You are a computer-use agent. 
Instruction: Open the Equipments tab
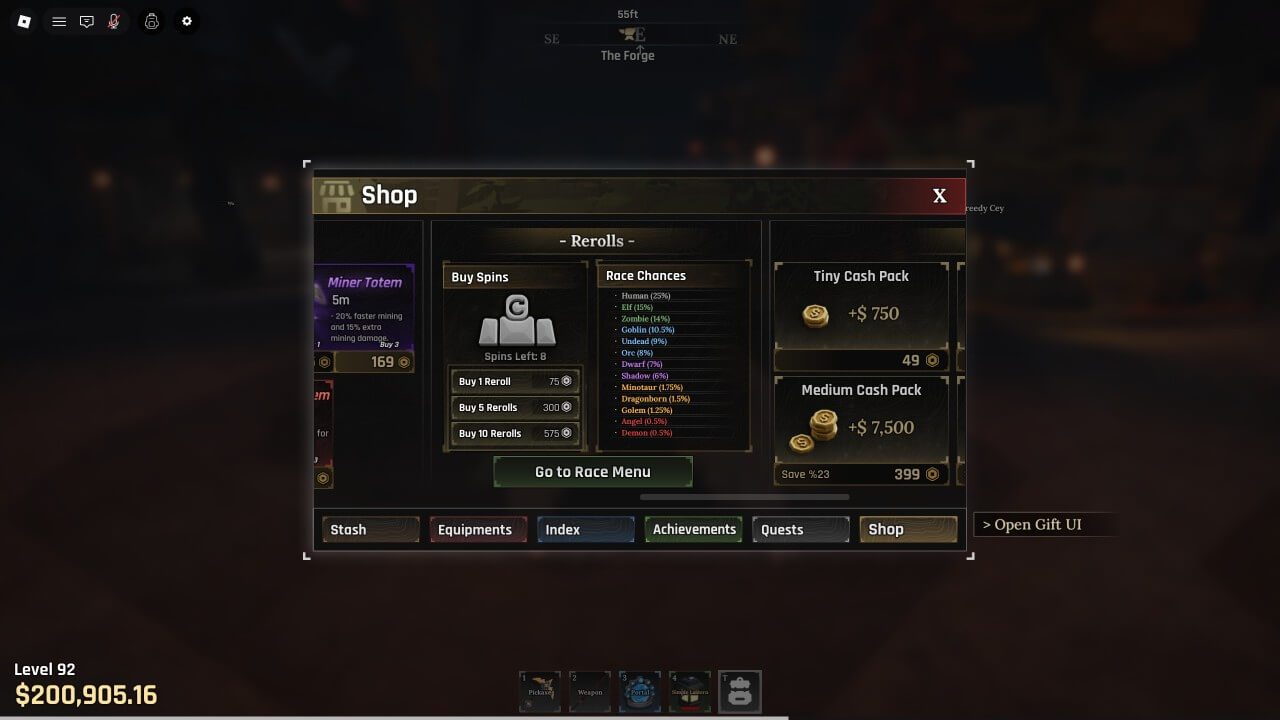(478, 529)
